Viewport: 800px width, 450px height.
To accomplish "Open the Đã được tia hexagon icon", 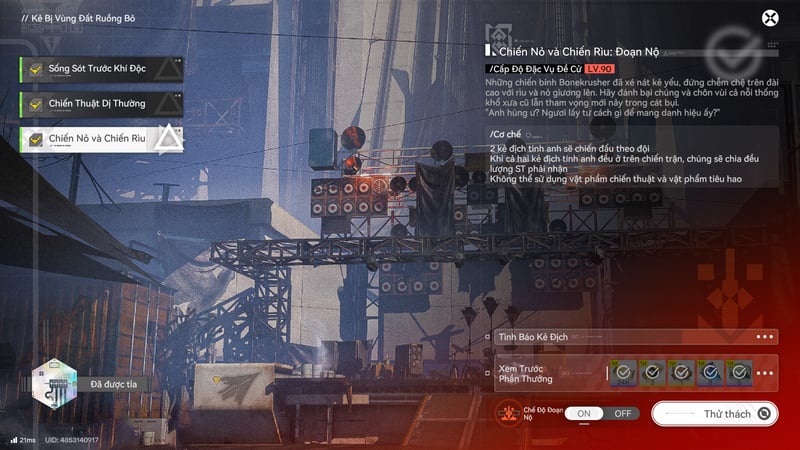I will coord(53,383).
